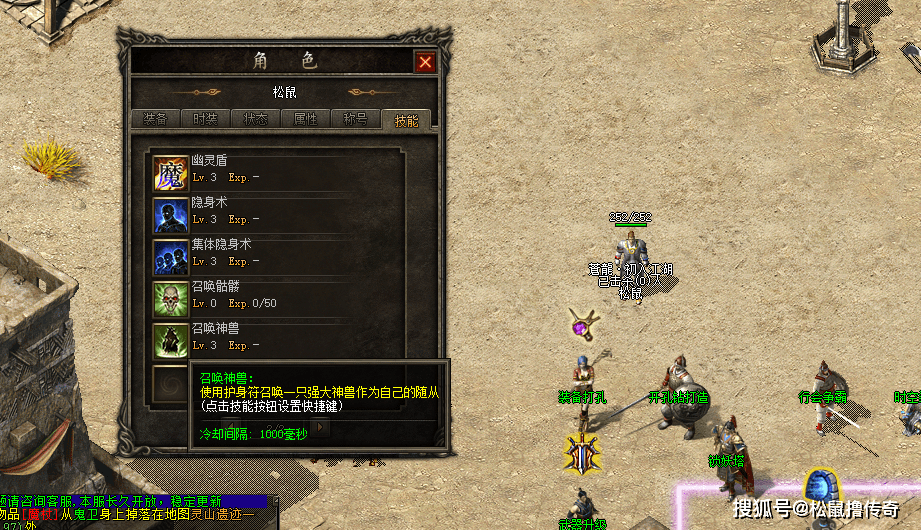This screenshot has height=530, width=921.
Task: Switch to the 属性 attributes tab
Action: click(x=305, y=119)
